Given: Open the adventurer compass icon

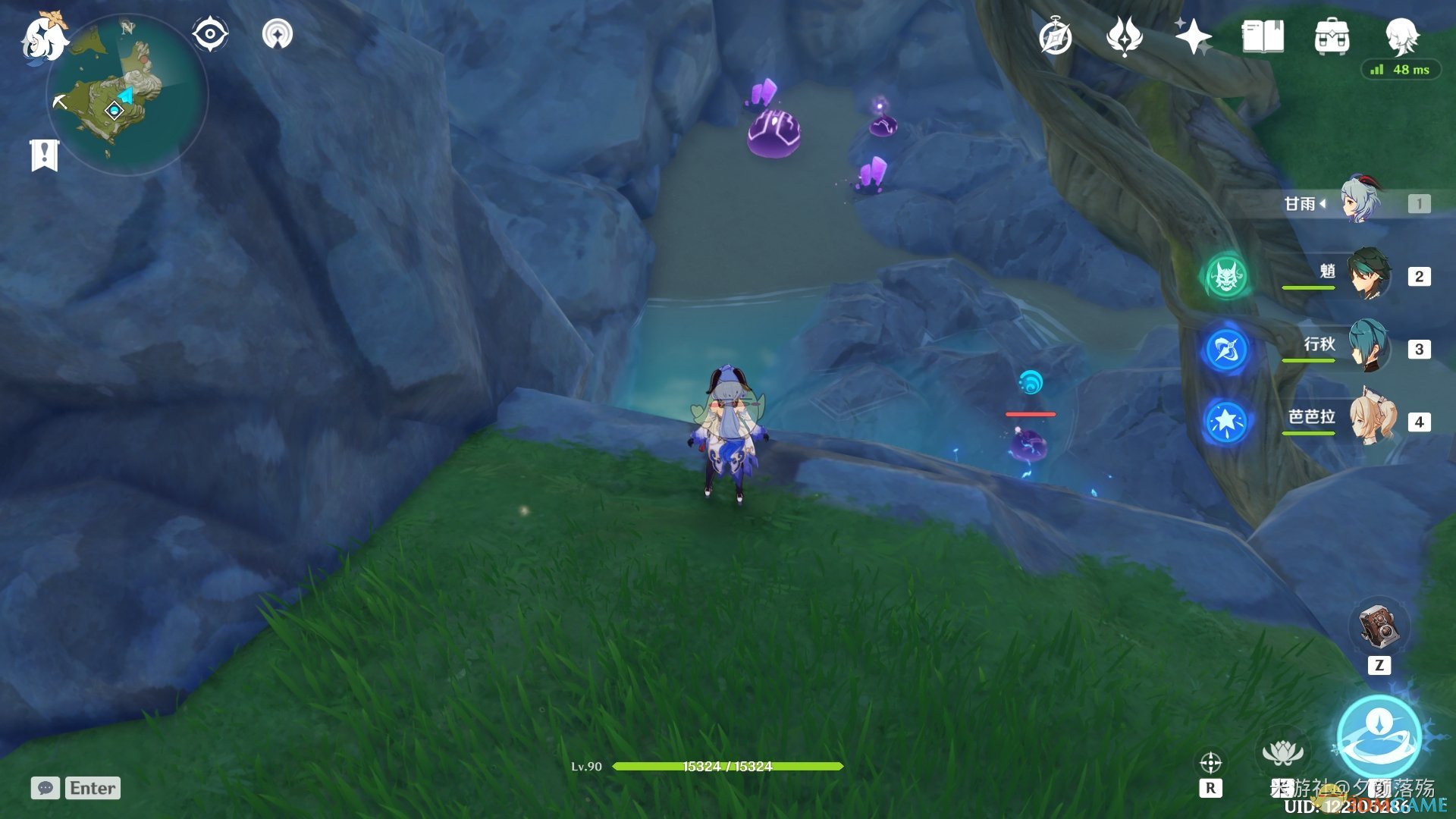Looking at the screenshot, I should [x=1055, y=37].
